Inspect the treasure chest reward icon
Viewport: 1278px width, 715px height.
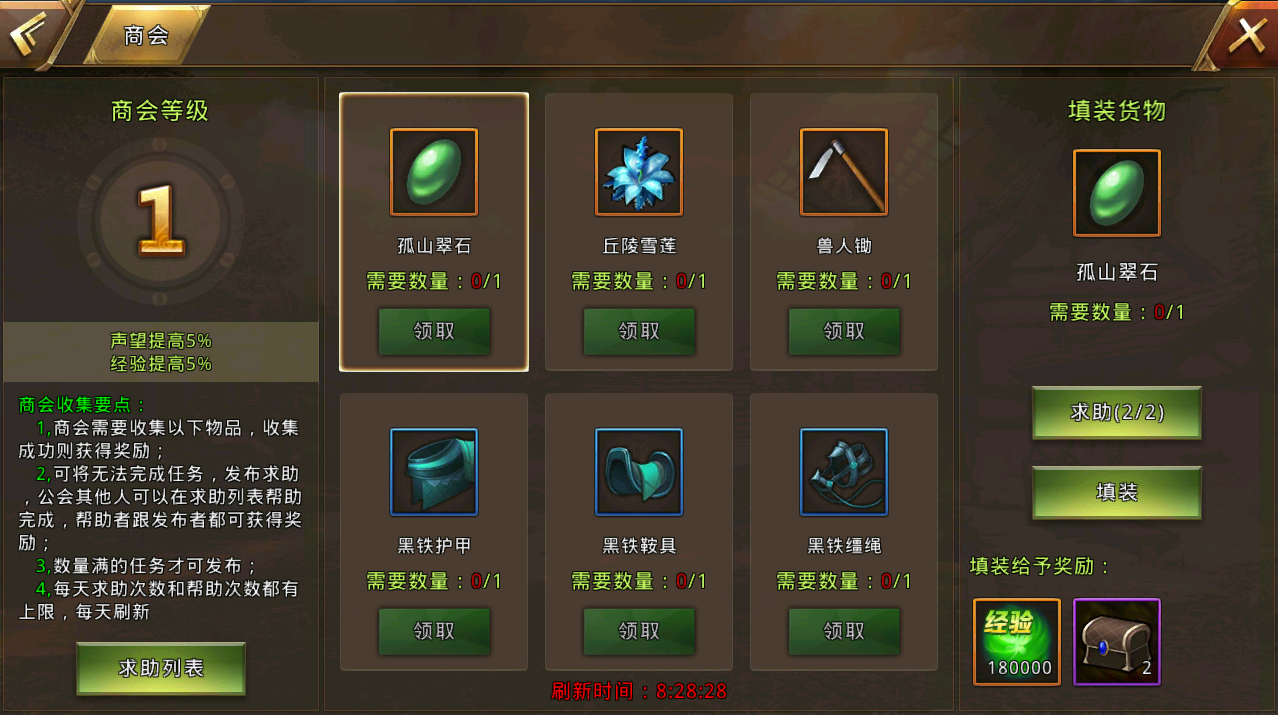(1117, 642)
